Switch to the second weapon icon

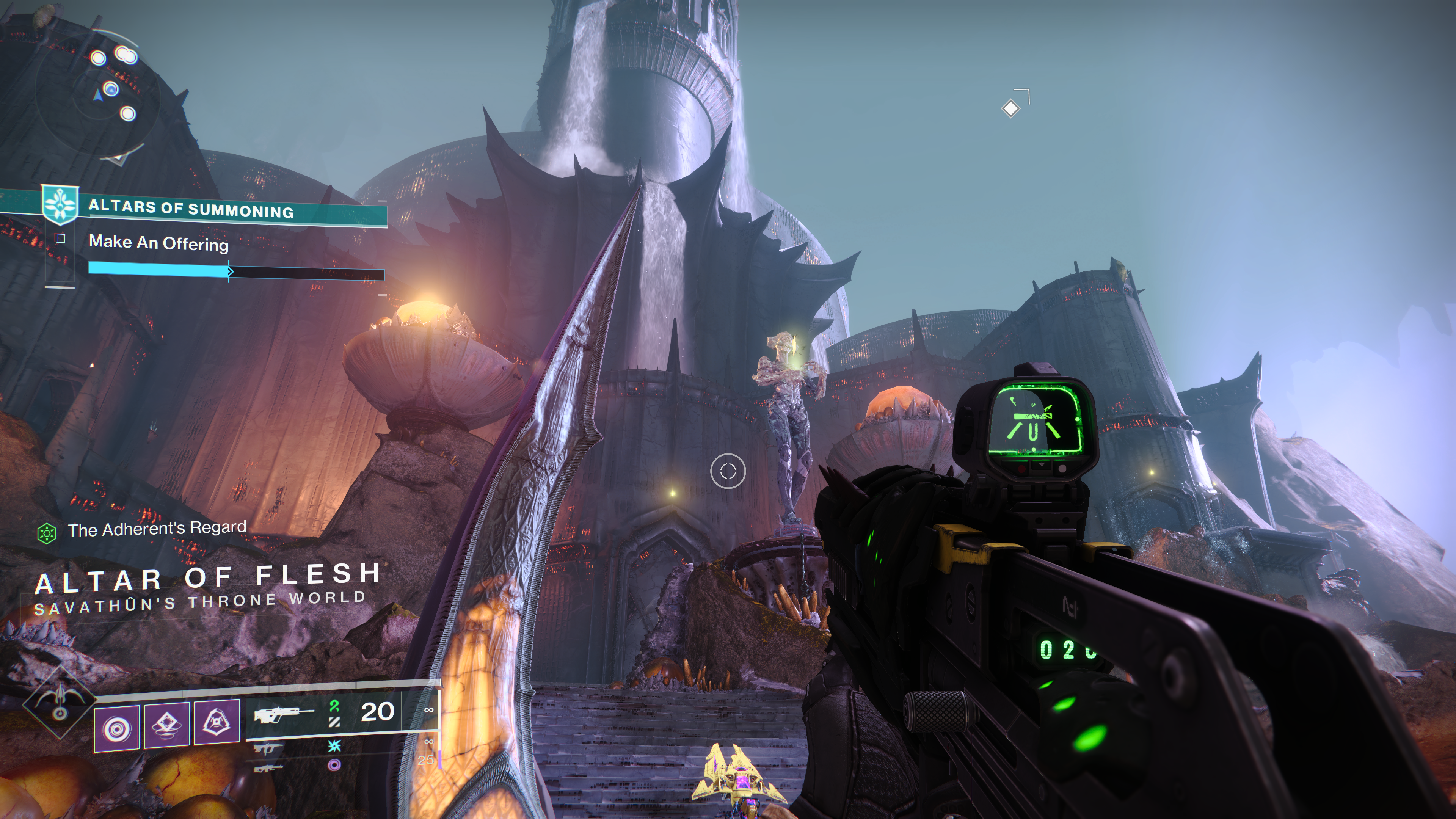(268, 749)
